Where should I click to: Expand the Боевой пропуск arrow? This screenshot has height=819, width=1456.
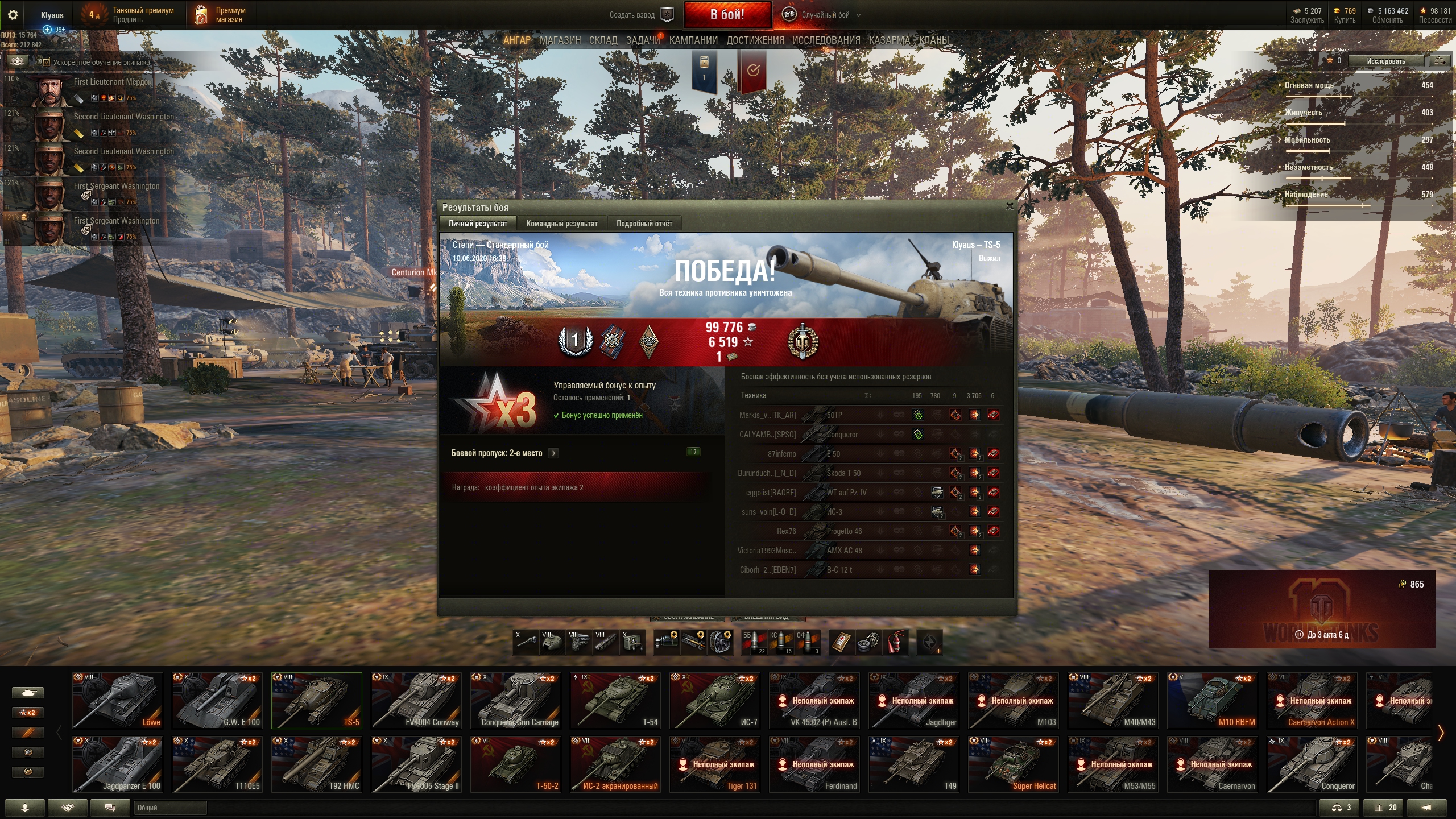(553, 453)
